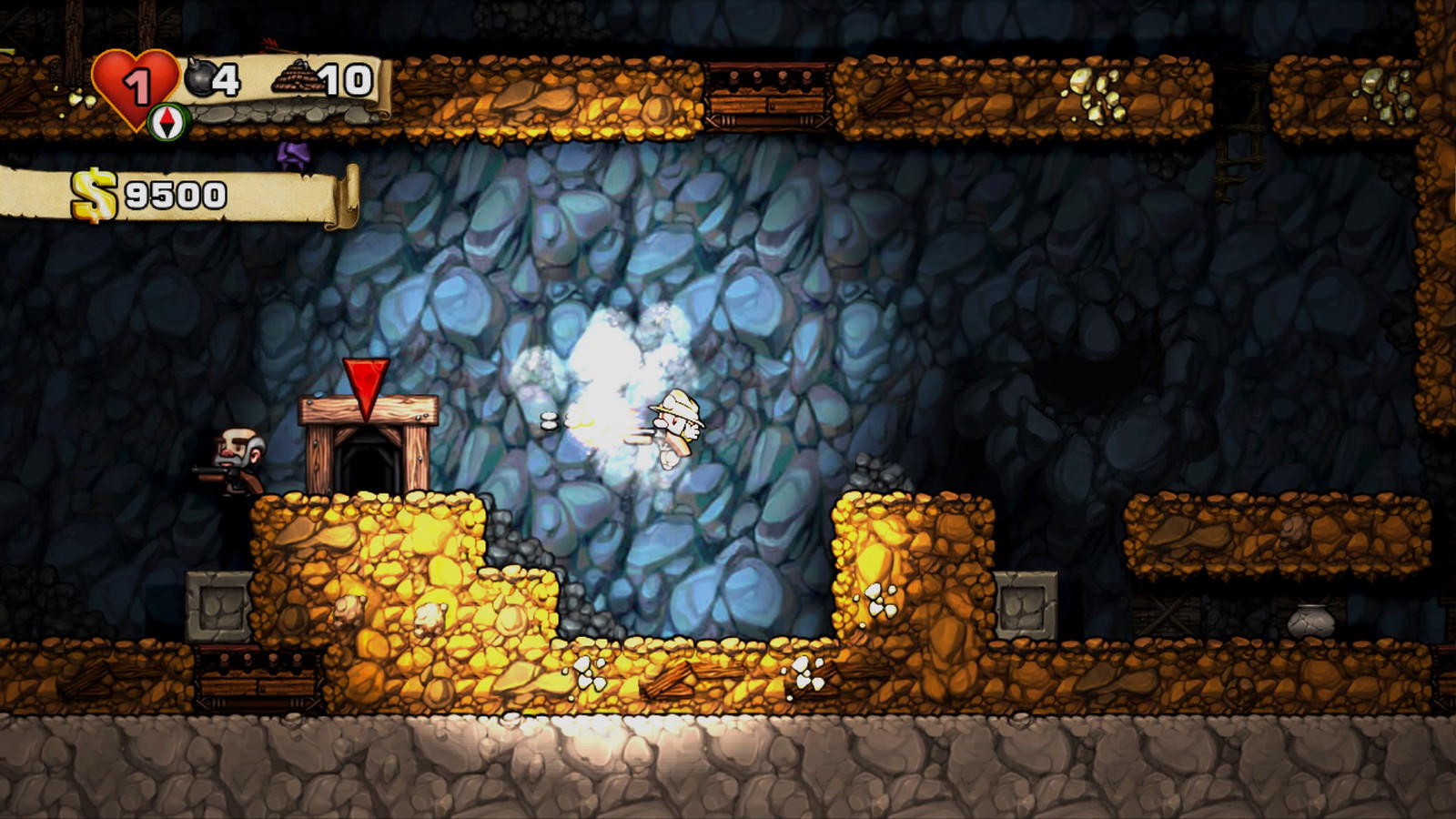1456x819 pixels.
Task: Select the rope pile icon
Action: coord(297,78)
